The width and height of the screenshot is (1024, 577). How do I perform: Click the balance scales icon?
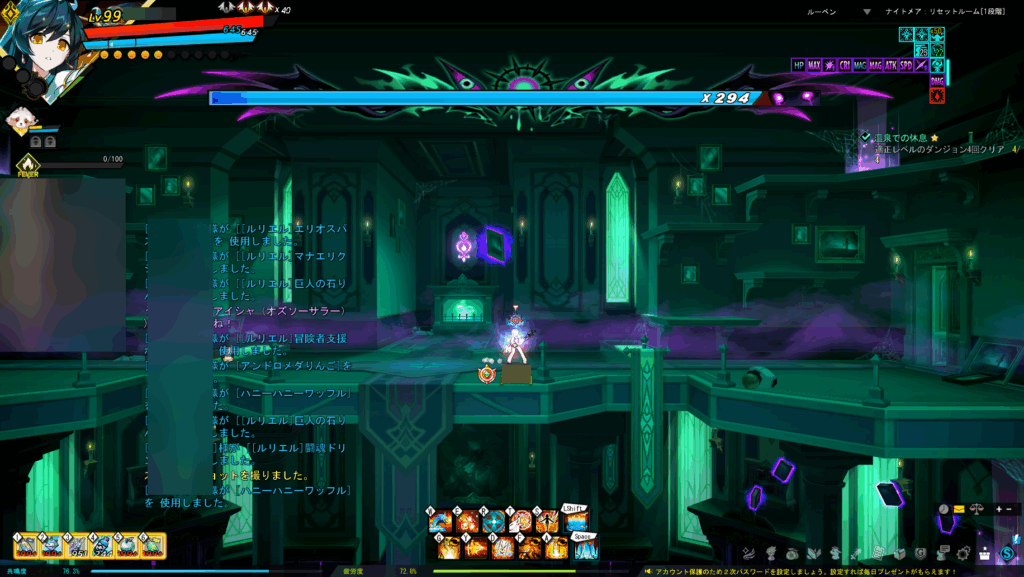977,509
